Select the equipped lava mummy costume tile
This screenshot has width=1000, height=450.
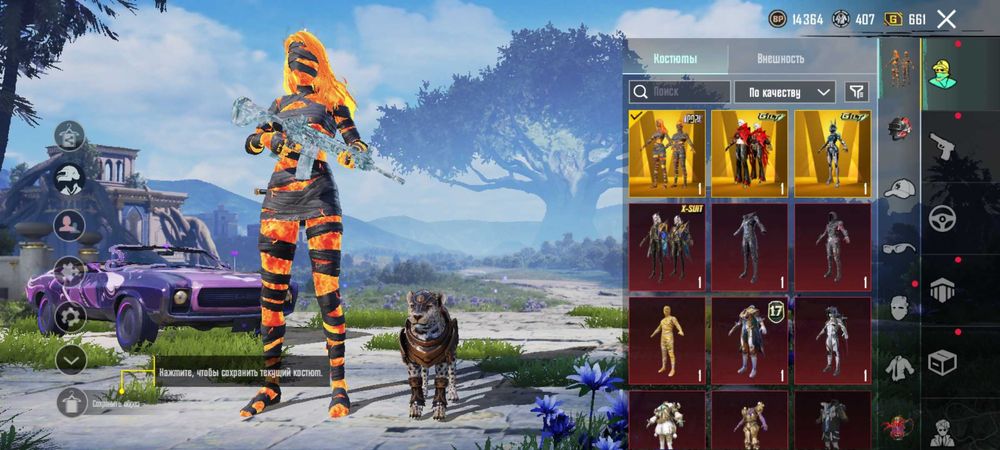(666, 153)
